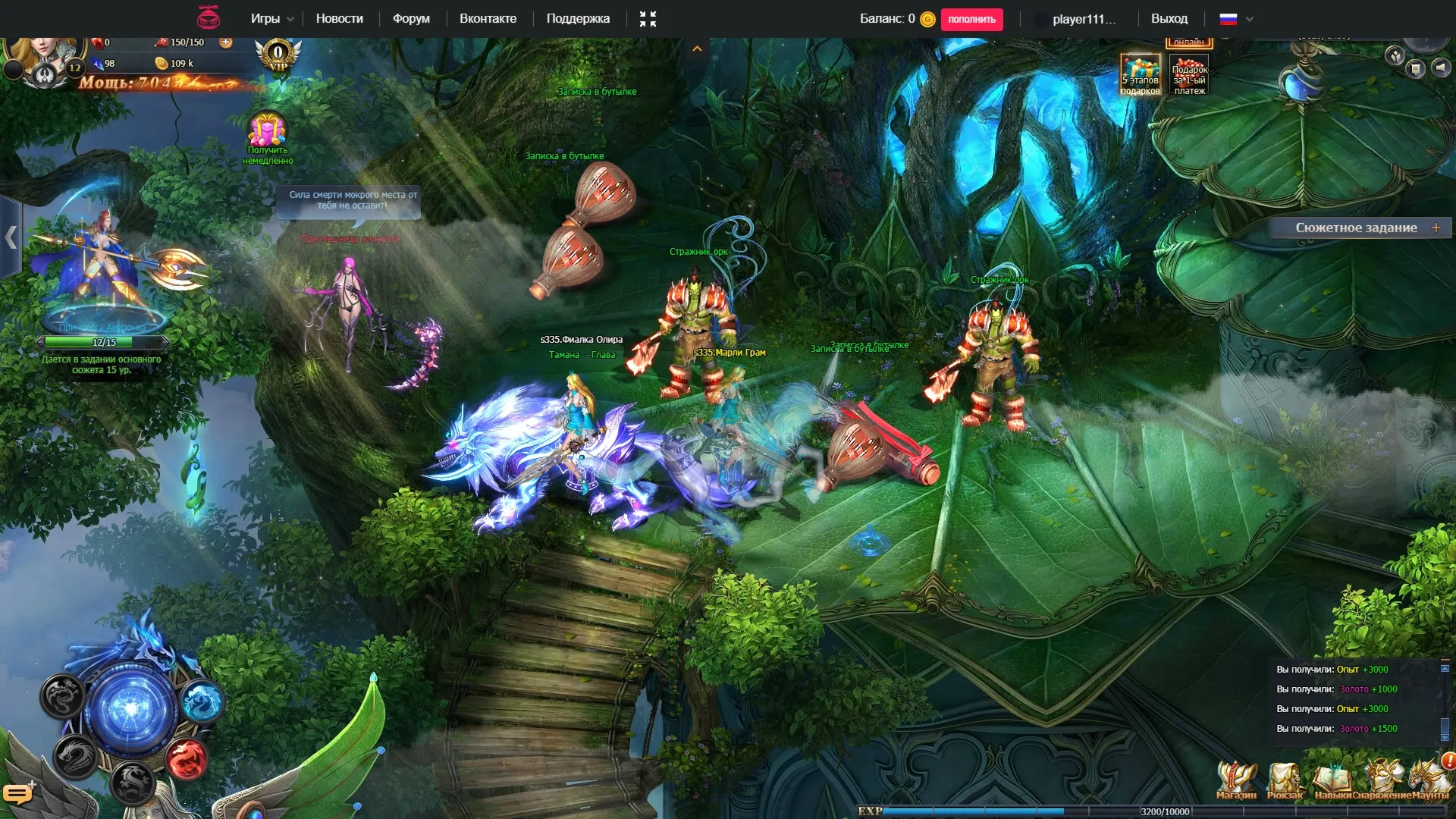Open the Снаряжение equipment panel
1456x819 pixels.
tap(1382, 780)
